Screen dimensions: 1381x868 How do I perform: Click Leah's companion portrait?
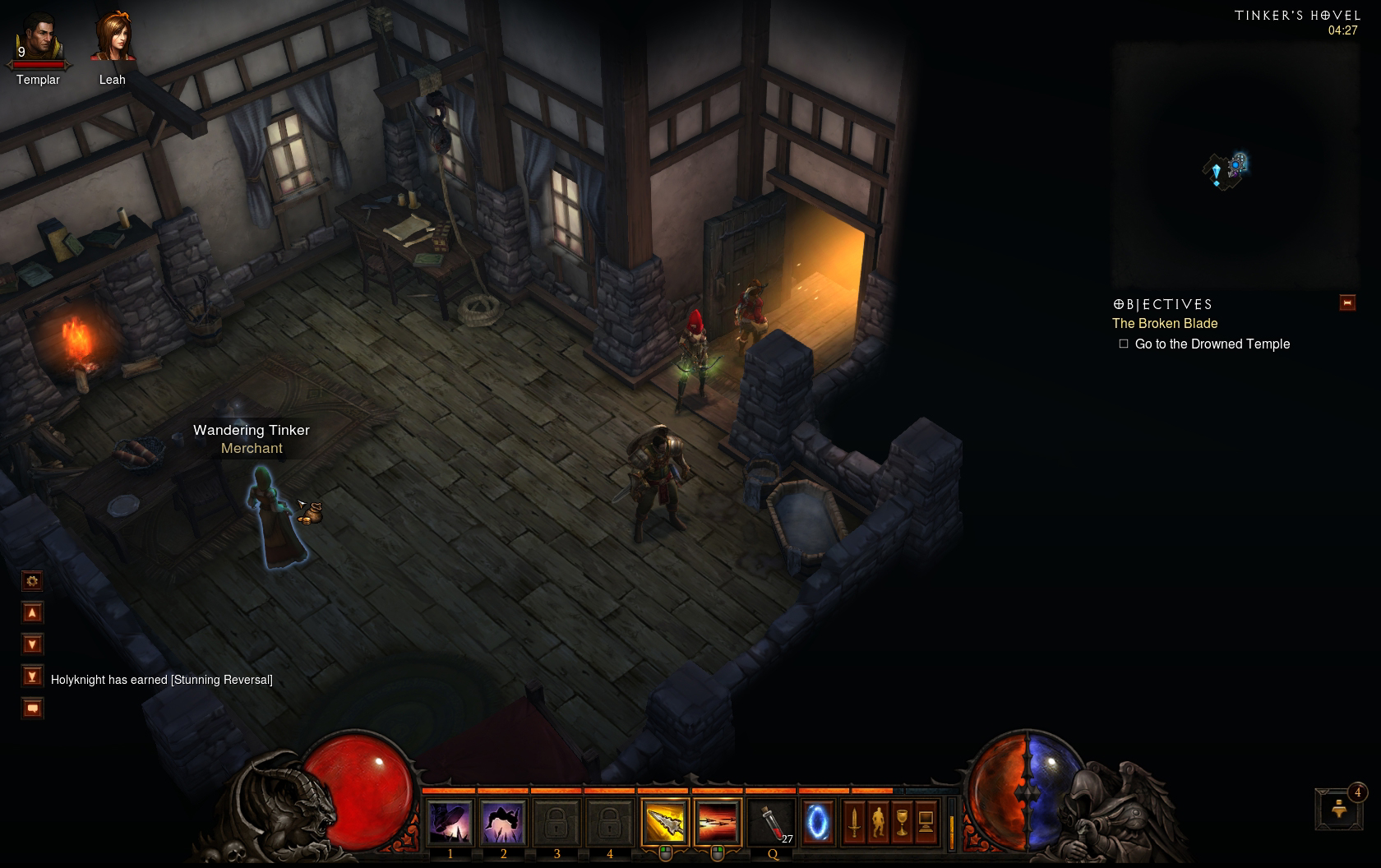pyautogui.click(x=113, y=39)
